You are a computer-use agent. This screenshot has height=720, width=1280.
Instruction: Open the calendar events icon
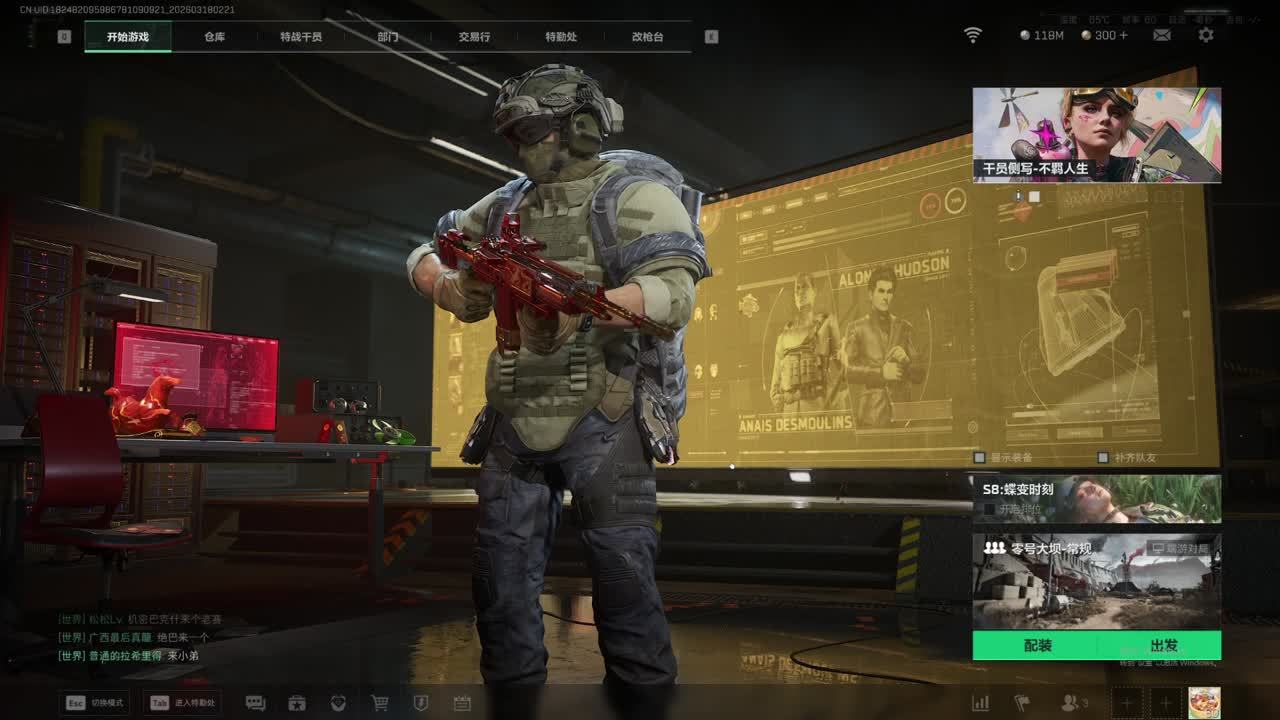pos(462,703)
